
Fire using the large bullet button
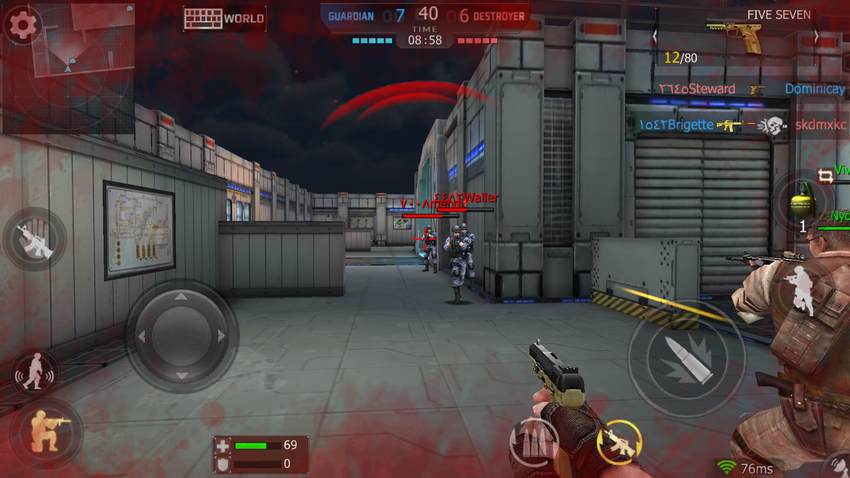point(686,357)
